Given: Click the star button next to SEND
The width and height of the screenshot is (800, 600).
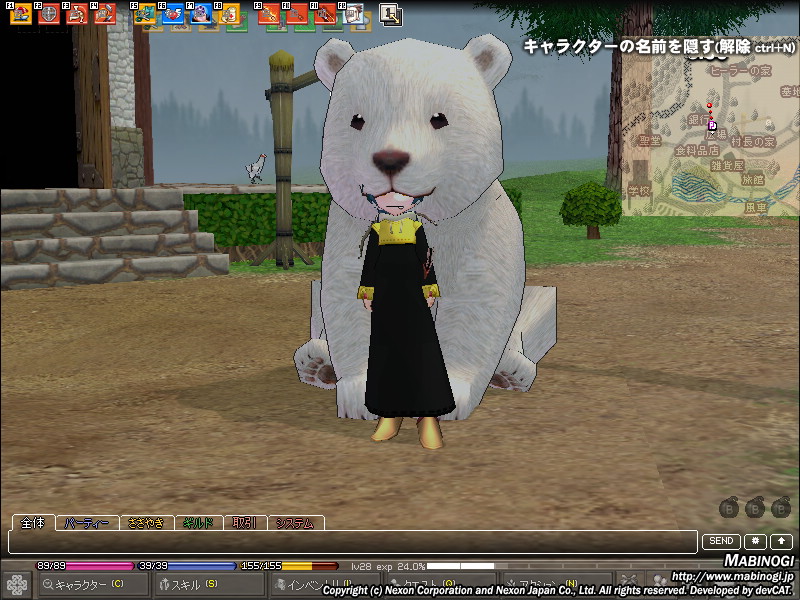Looking at the screenshot, I should (755, 541).
